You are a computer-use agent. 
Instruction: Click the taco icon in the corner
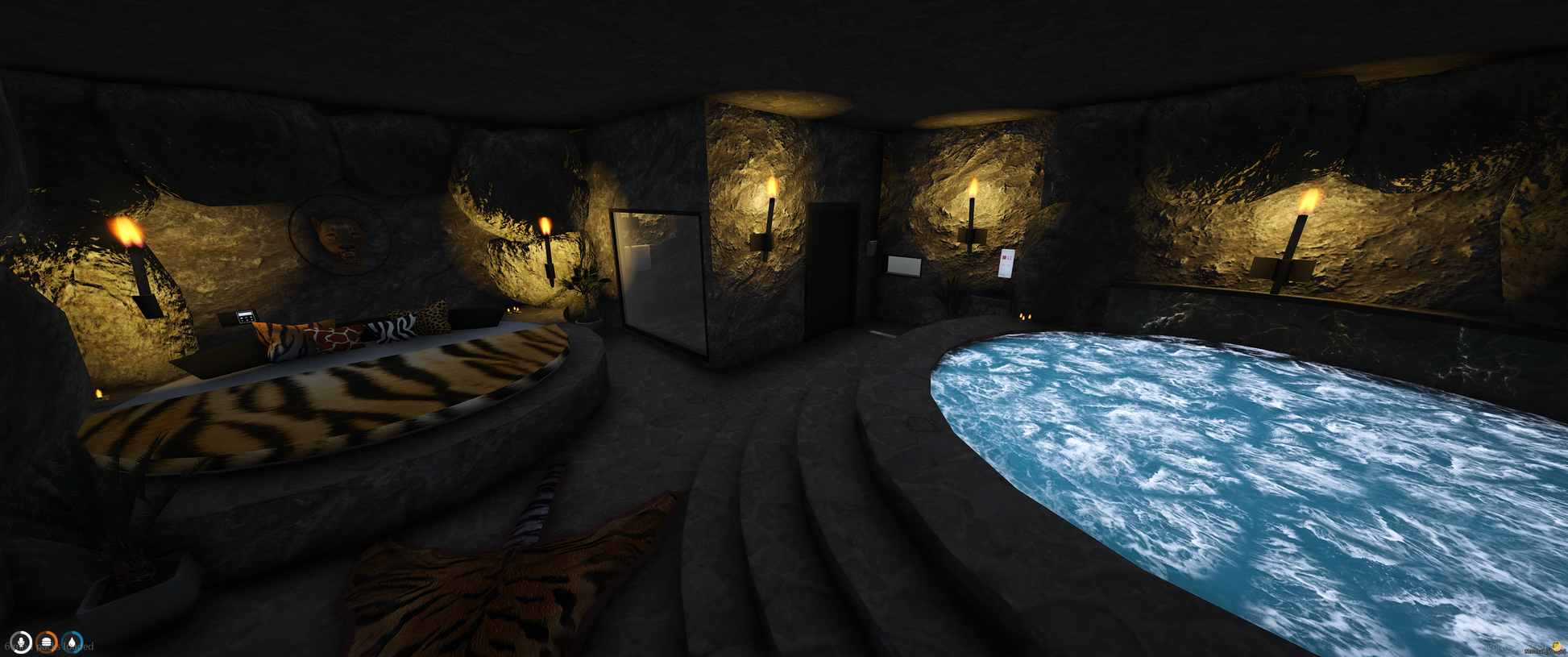click(1556, 647)
